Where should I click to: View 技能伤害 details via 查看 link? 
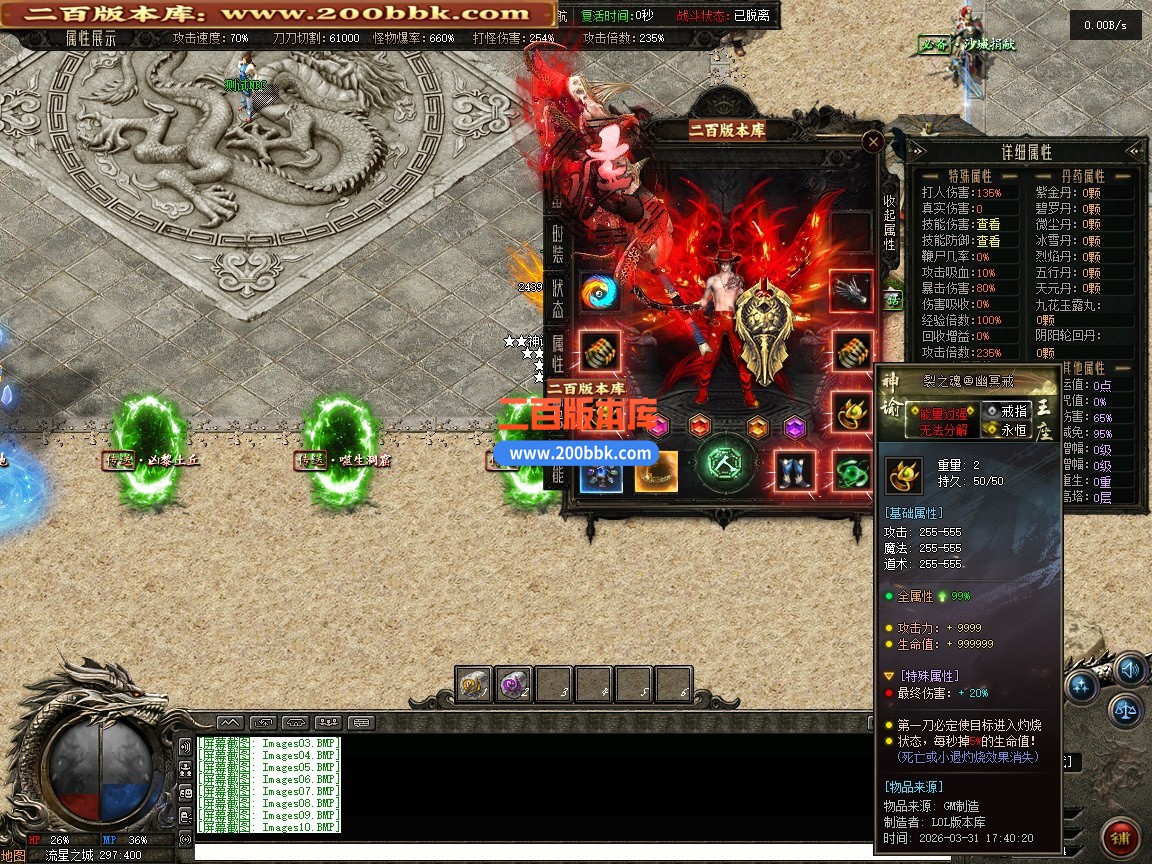click(x=988, y=225)
